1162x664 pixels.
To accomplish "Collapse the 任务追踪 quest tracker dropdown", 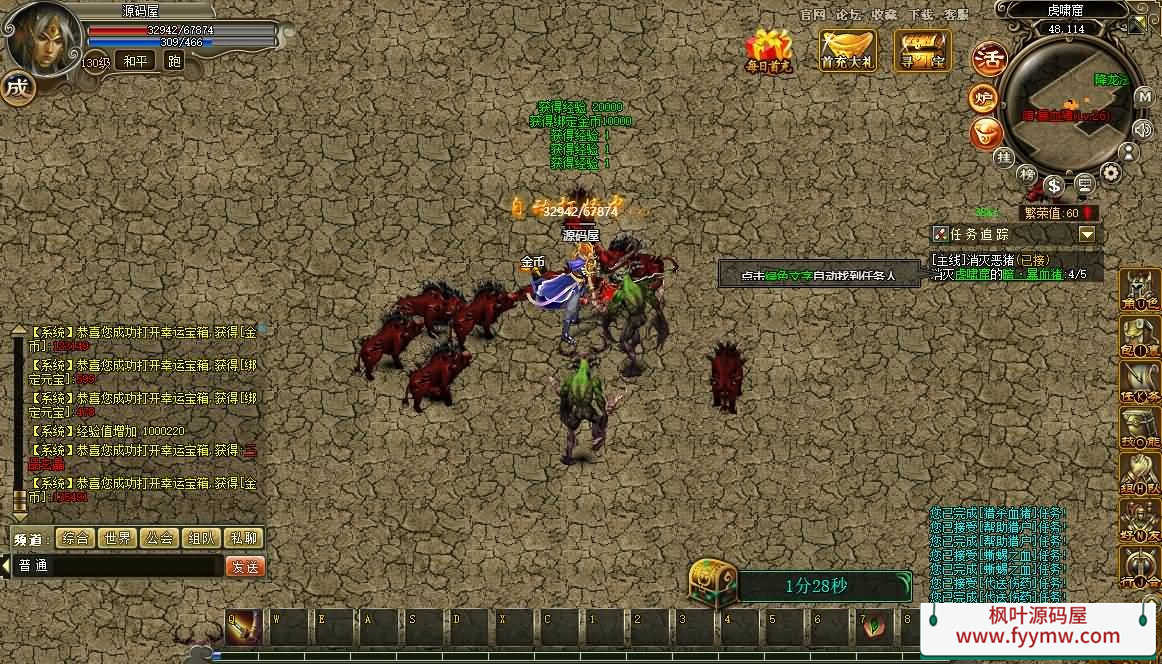I will pos(1087,234).
